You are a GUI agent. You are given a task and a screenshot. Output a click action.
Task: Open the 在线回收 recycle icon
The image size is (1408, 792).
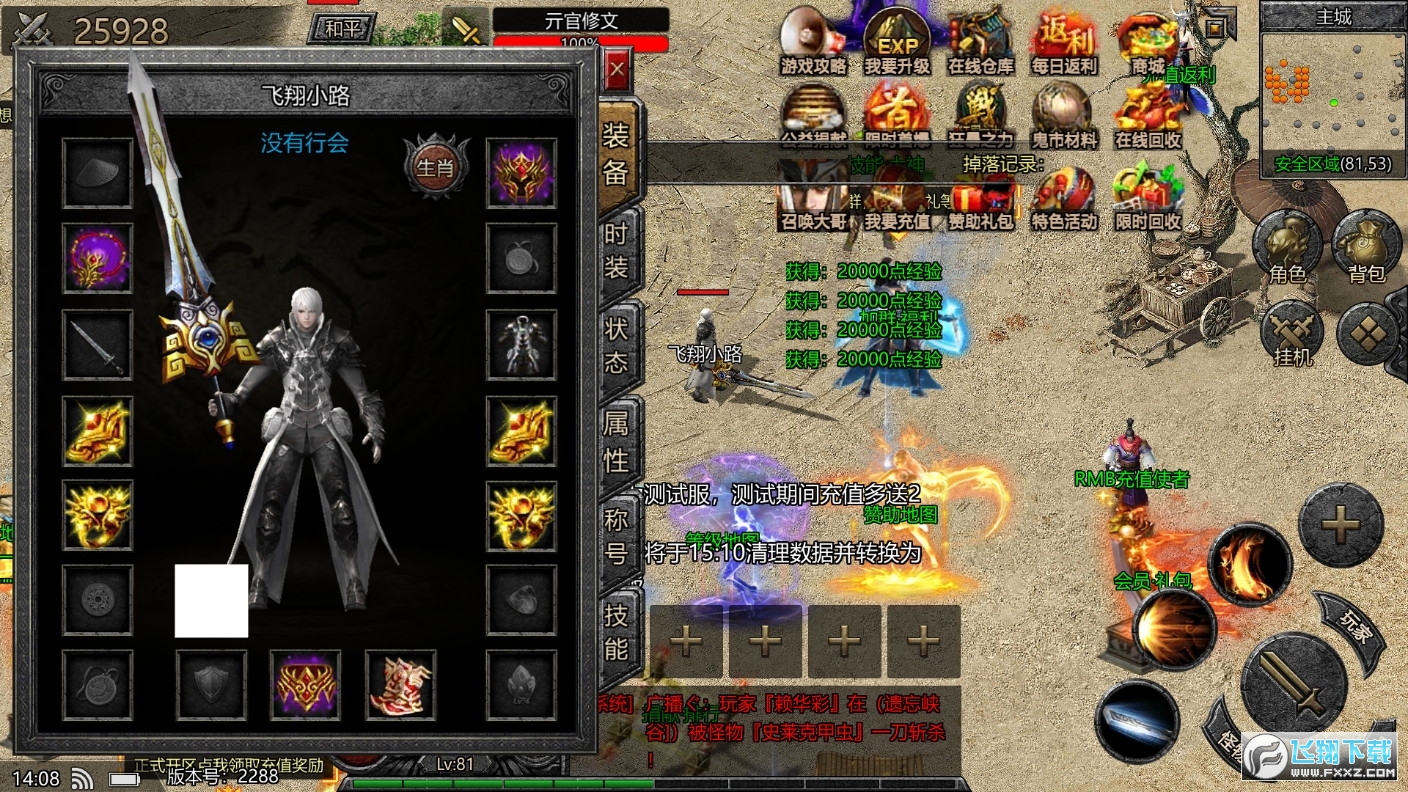[x=1148, y=115]
